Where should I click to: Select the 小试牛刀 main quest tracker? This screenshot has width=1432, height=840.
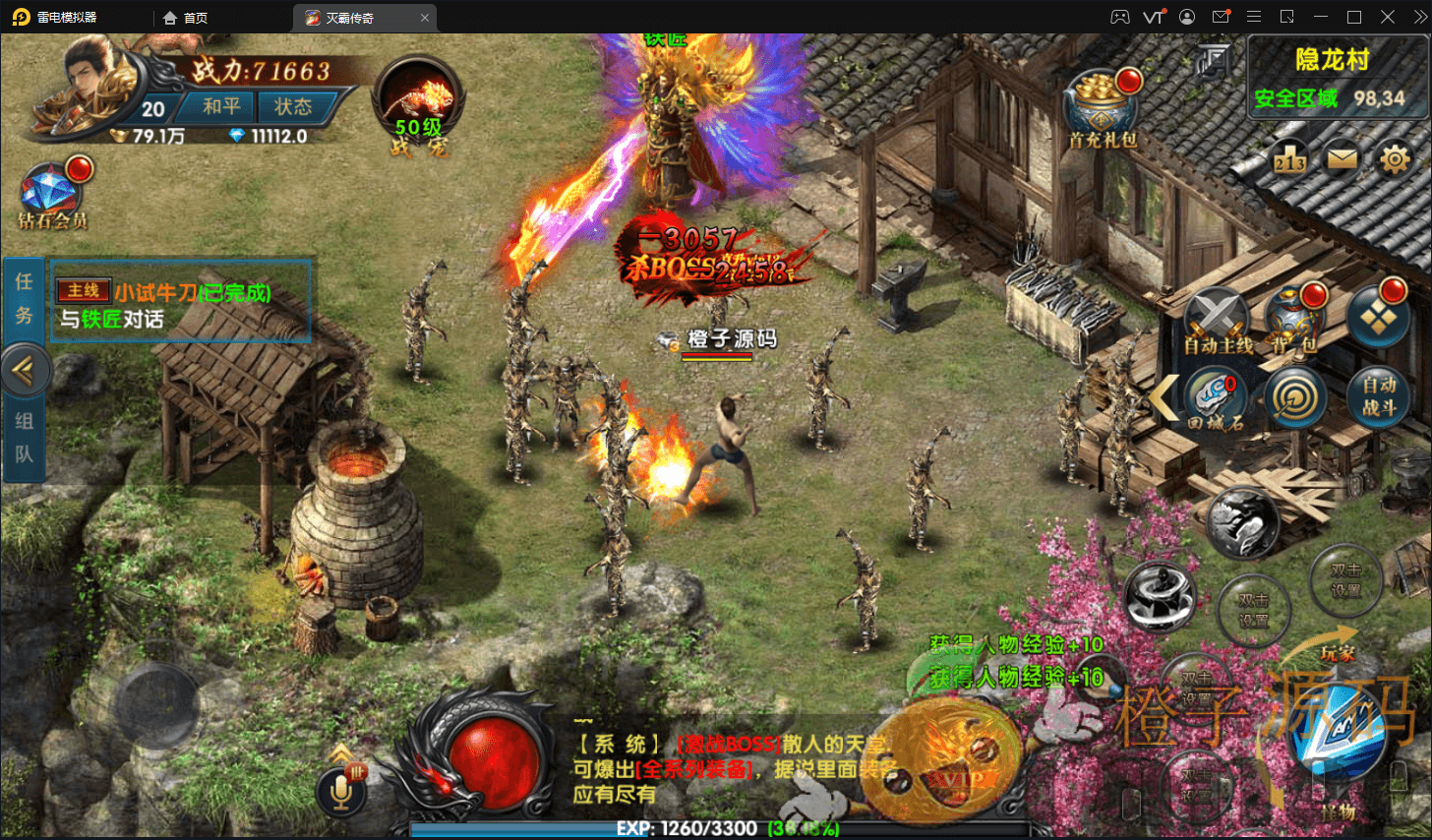181,305
